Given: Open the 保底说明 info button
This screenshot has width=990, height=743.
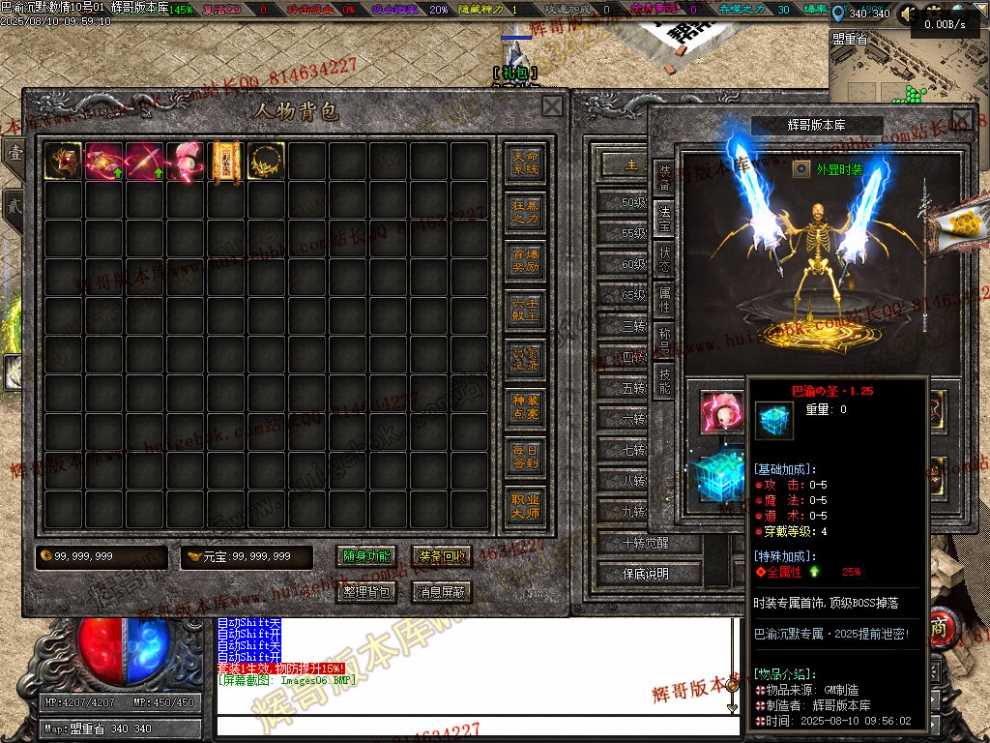Looking at the screenshot, I should click(647, 574).
